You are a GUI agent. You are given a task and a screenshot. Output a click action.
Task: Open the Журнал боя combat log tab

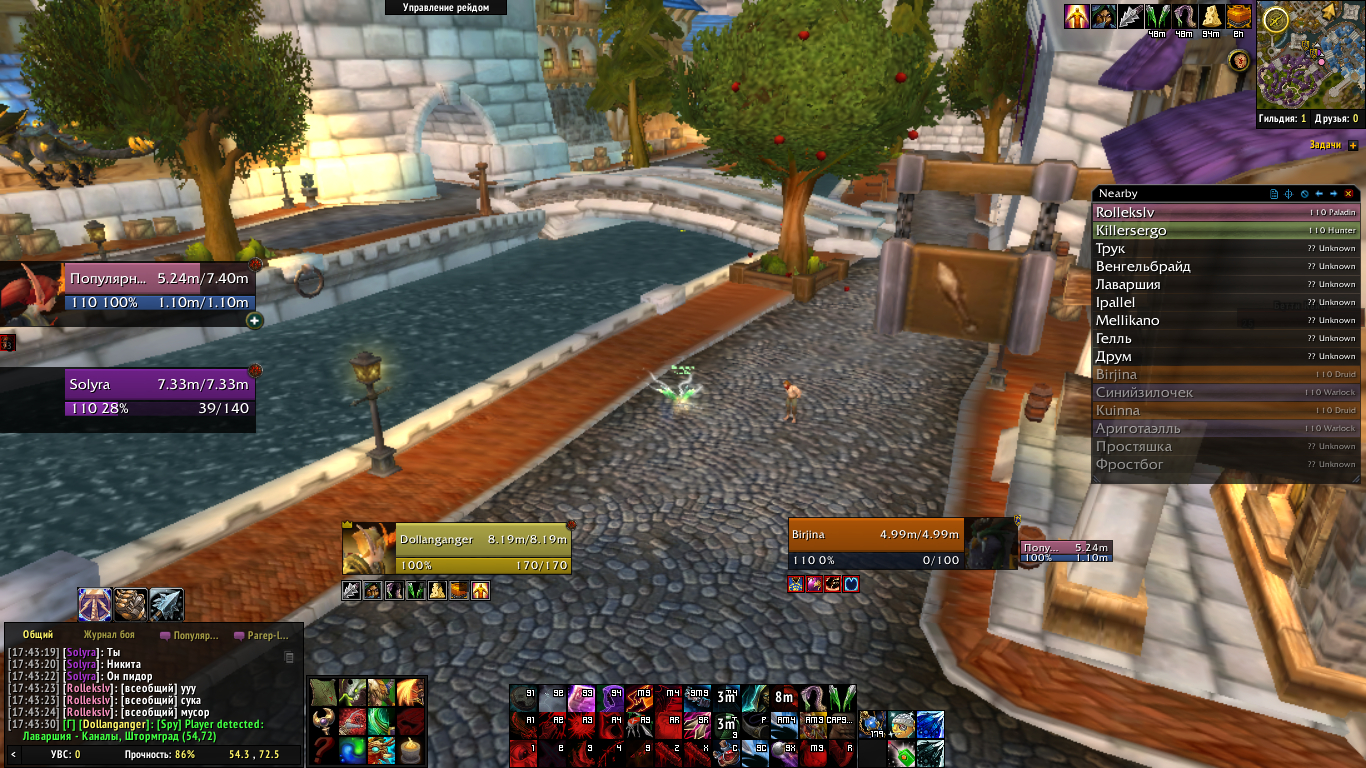tap(109, 635)
